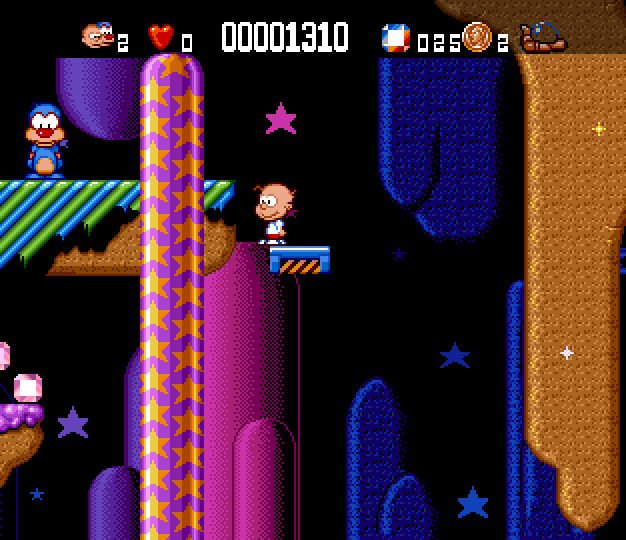Select the spiral cookie token icon
Screen dimensions: 626x540
[477, 37]
